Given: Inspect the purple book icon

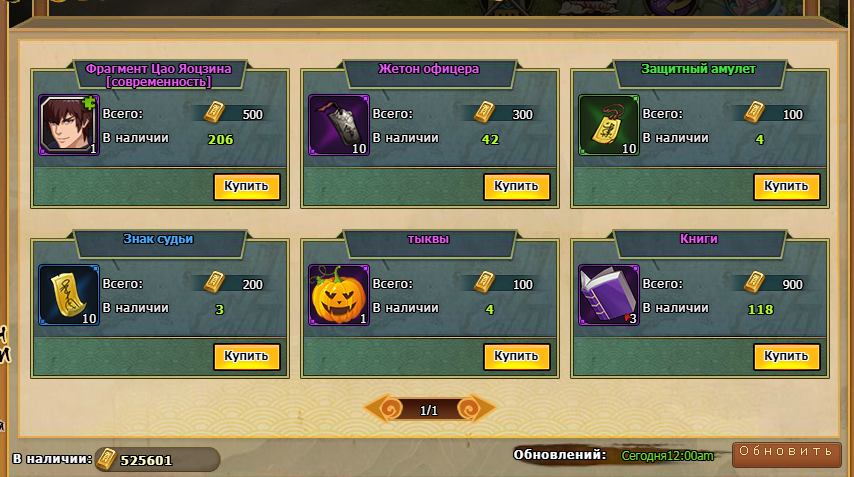Looking at the screenshot, I should coord(609,295).
